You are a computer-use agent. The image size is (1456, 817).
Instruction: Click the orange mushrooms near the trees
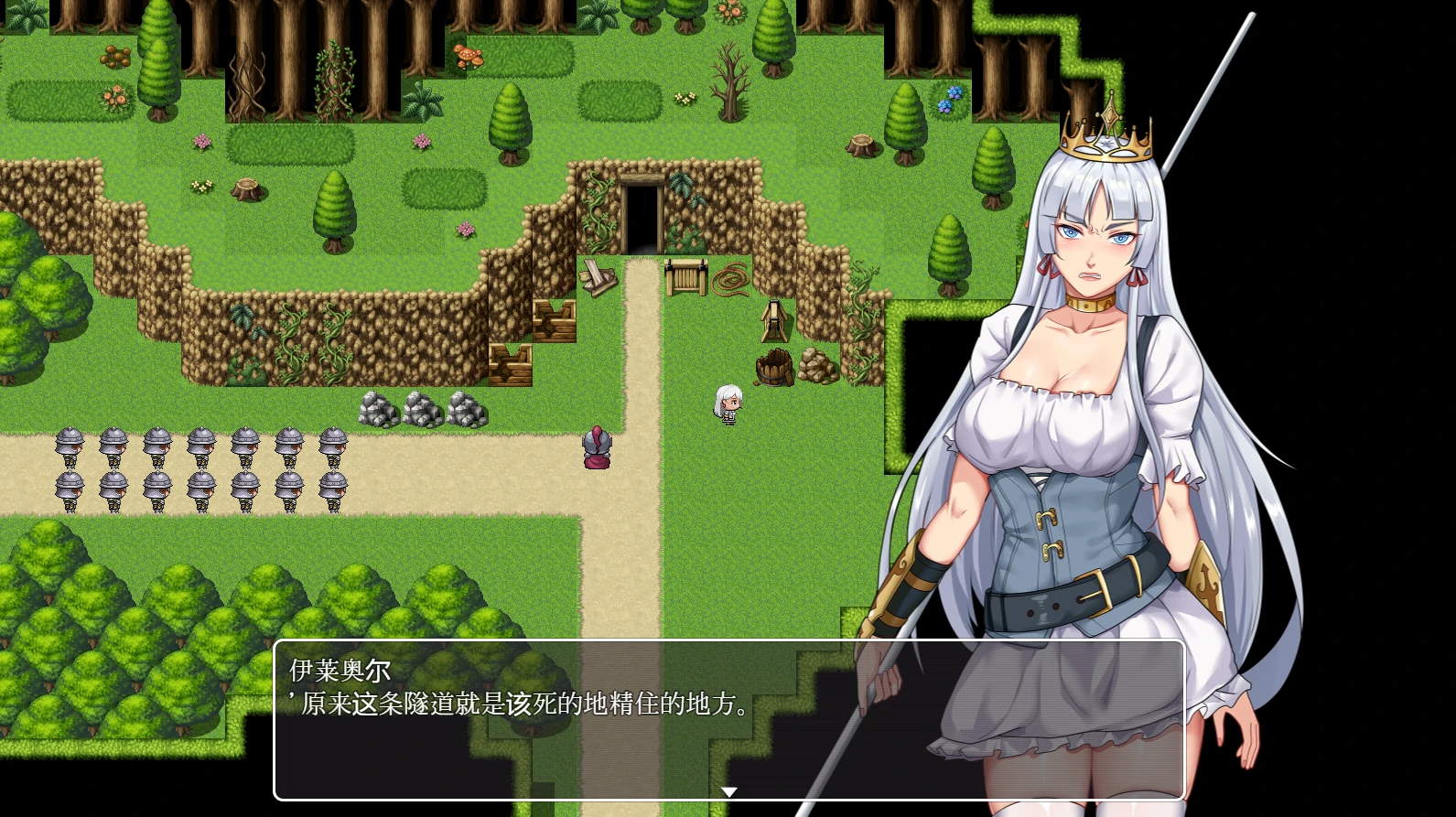click(x=467, y=55)
